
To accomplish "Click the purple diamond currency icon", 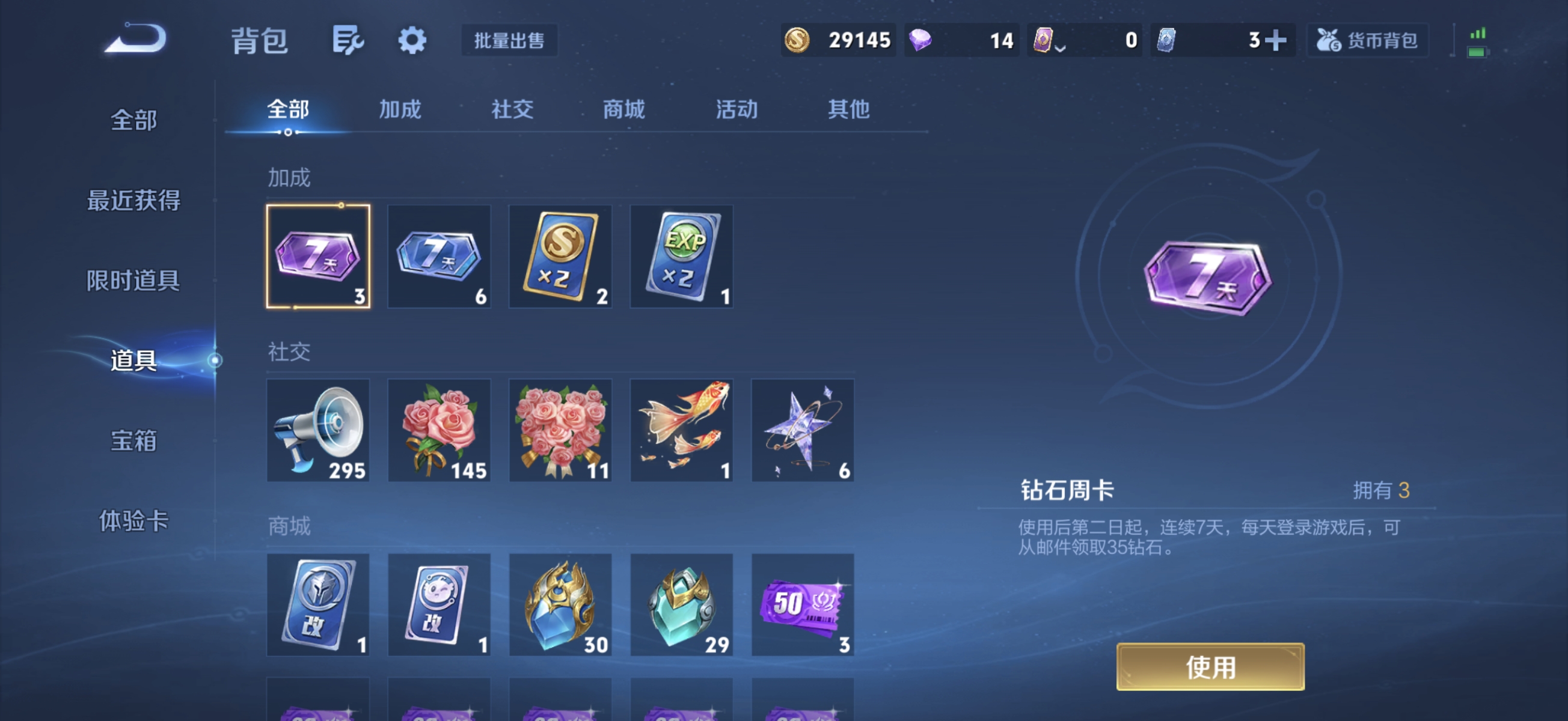I will 920,39.
